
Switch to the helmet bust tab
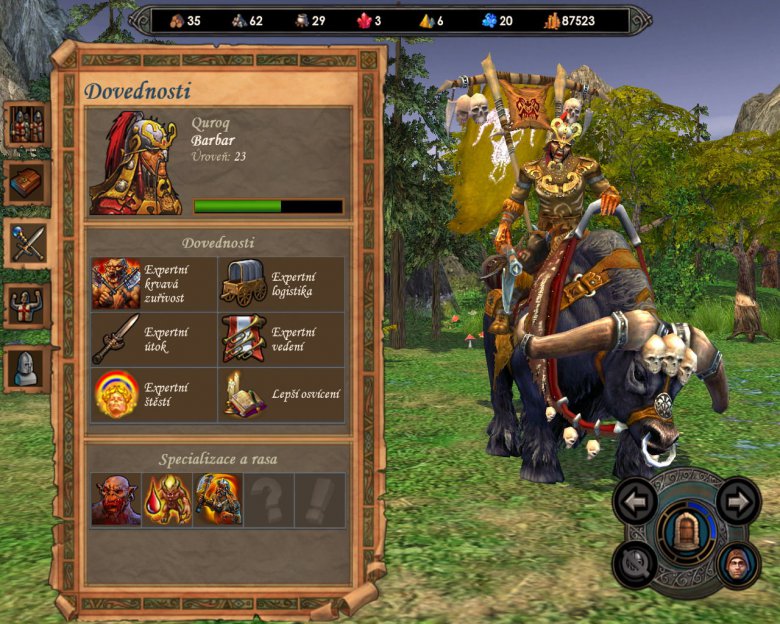pos(26,368)
